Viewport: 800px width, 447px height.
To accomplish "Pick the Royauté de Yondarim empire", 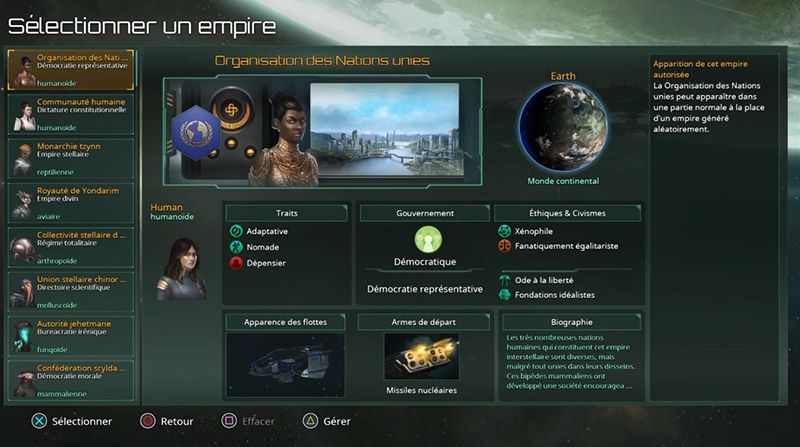I will click(71, 202).
